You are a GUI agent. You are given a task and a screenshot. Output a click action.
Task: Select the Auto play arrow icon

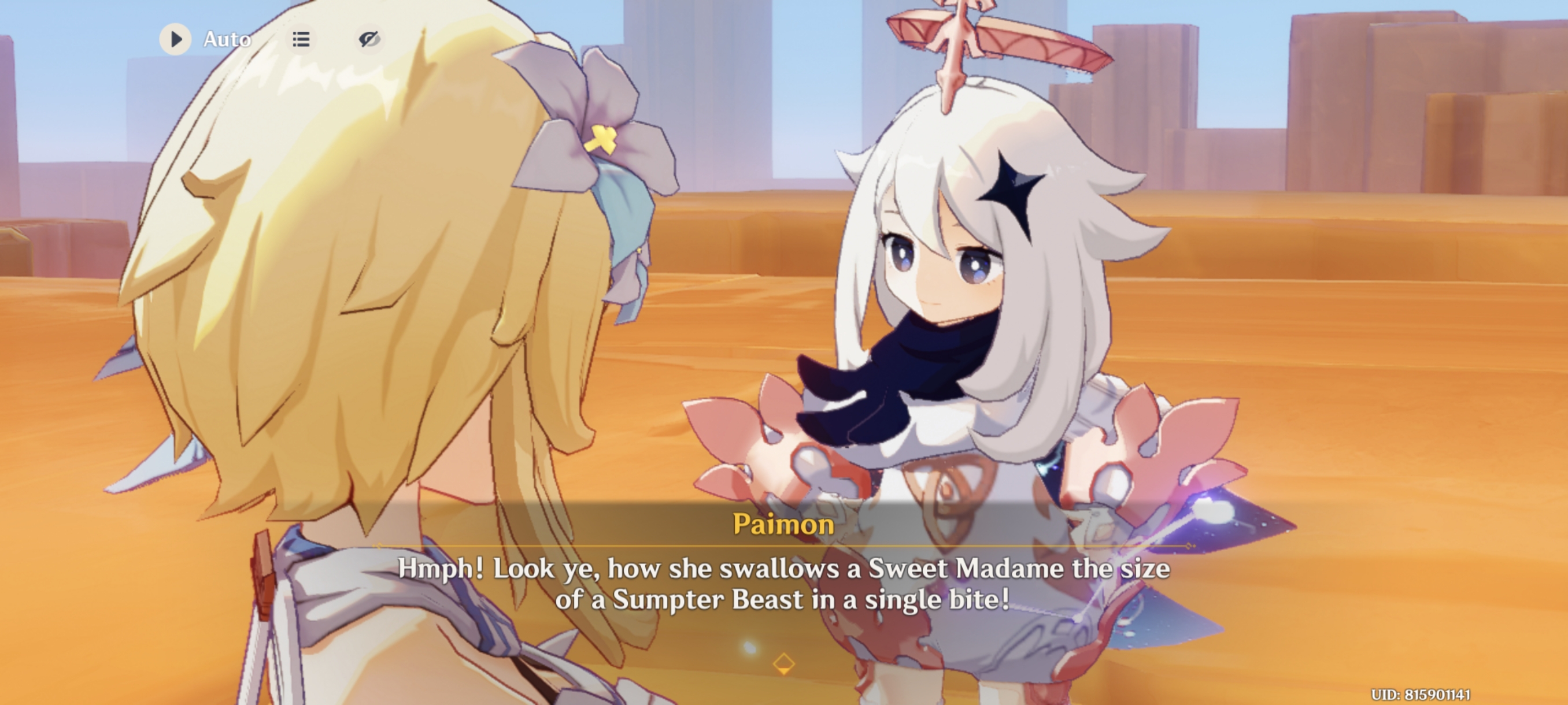pyautogui.click(x=175, y=39)
